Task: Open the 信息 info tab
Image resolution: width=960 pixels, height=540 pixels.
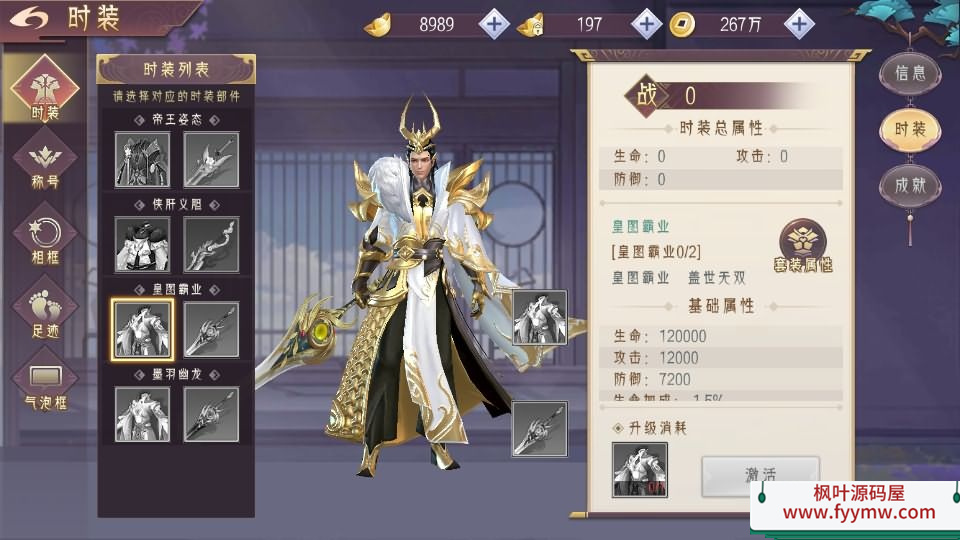Action: point(910,73)
